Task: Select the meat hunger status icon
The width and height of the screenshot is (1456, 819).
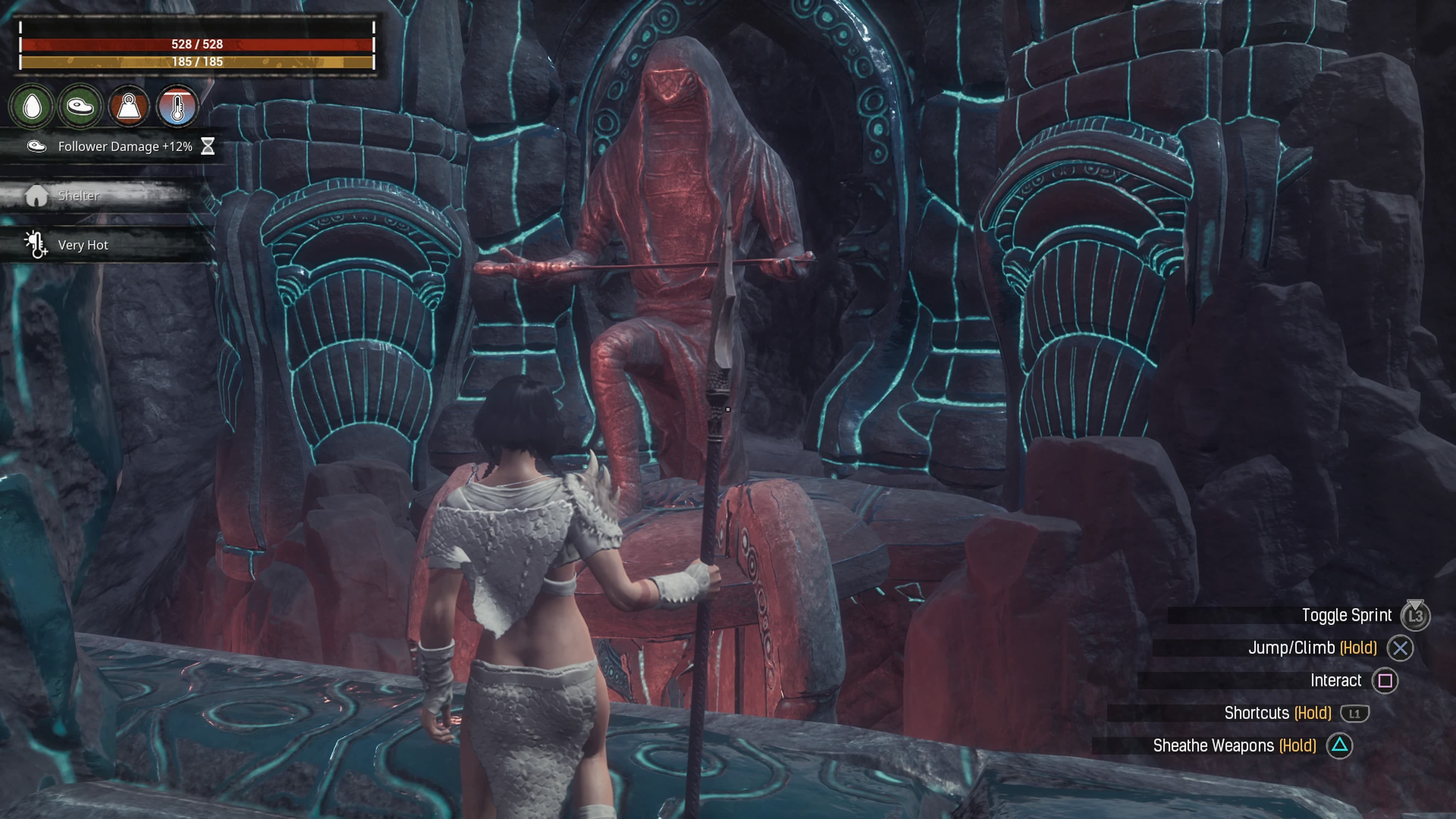Action: [80, 106]
